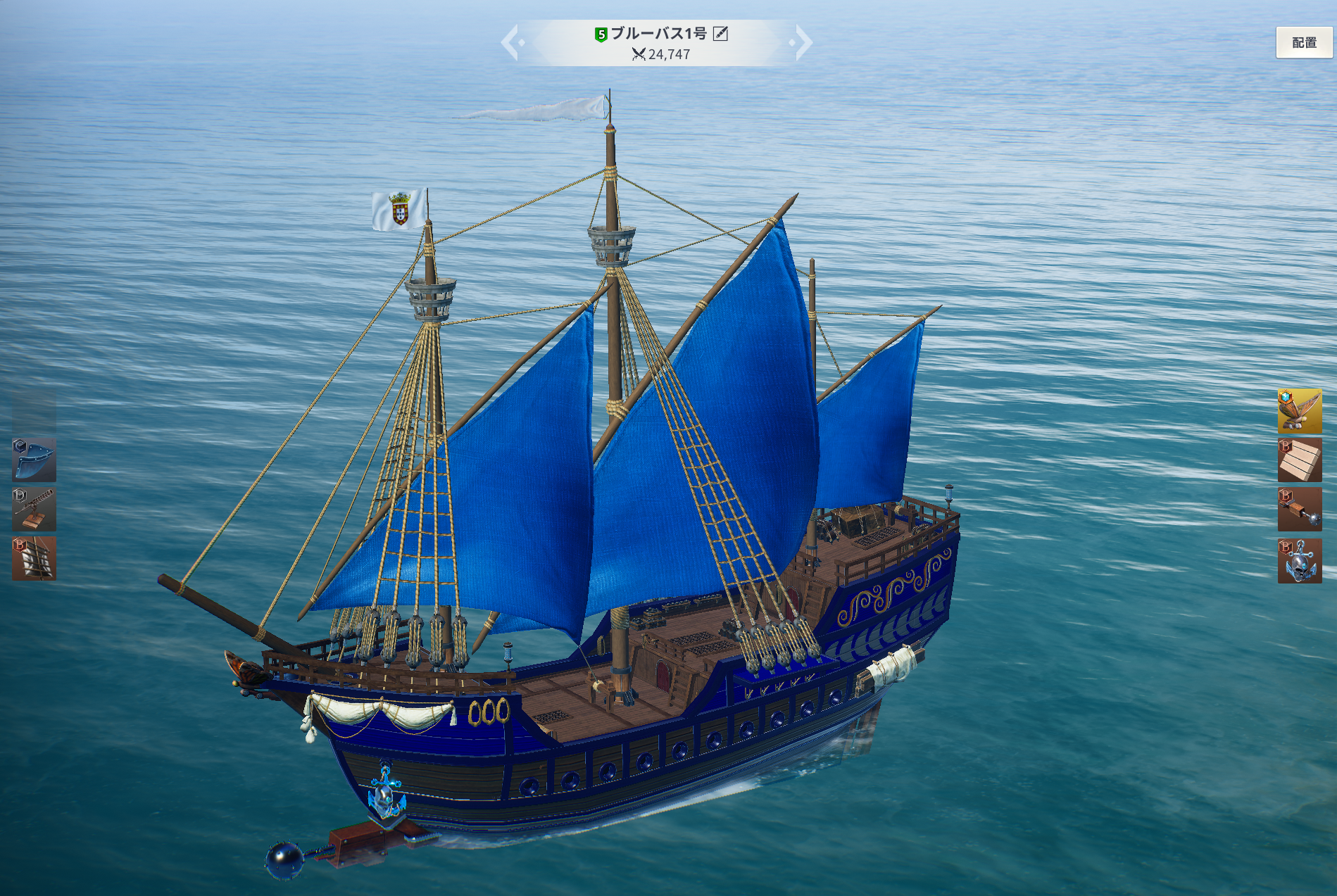Select the D-grade swivel gun slot
Screen dimensions: 1337x896
pos(34,509)
